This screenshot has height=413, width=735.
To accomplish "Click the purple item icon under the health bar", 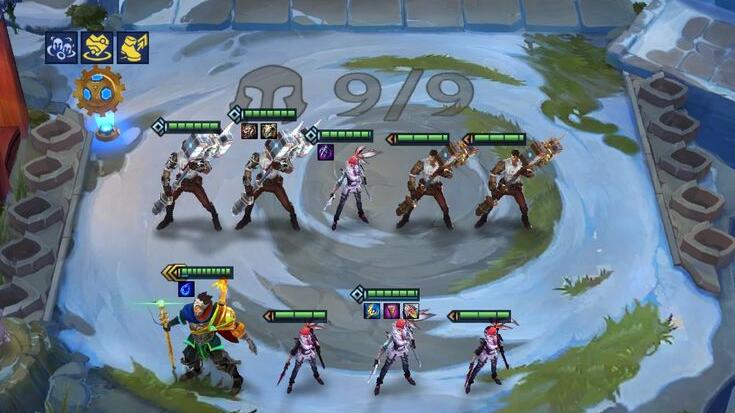I will pyautogui.click(x=325, y=152).
